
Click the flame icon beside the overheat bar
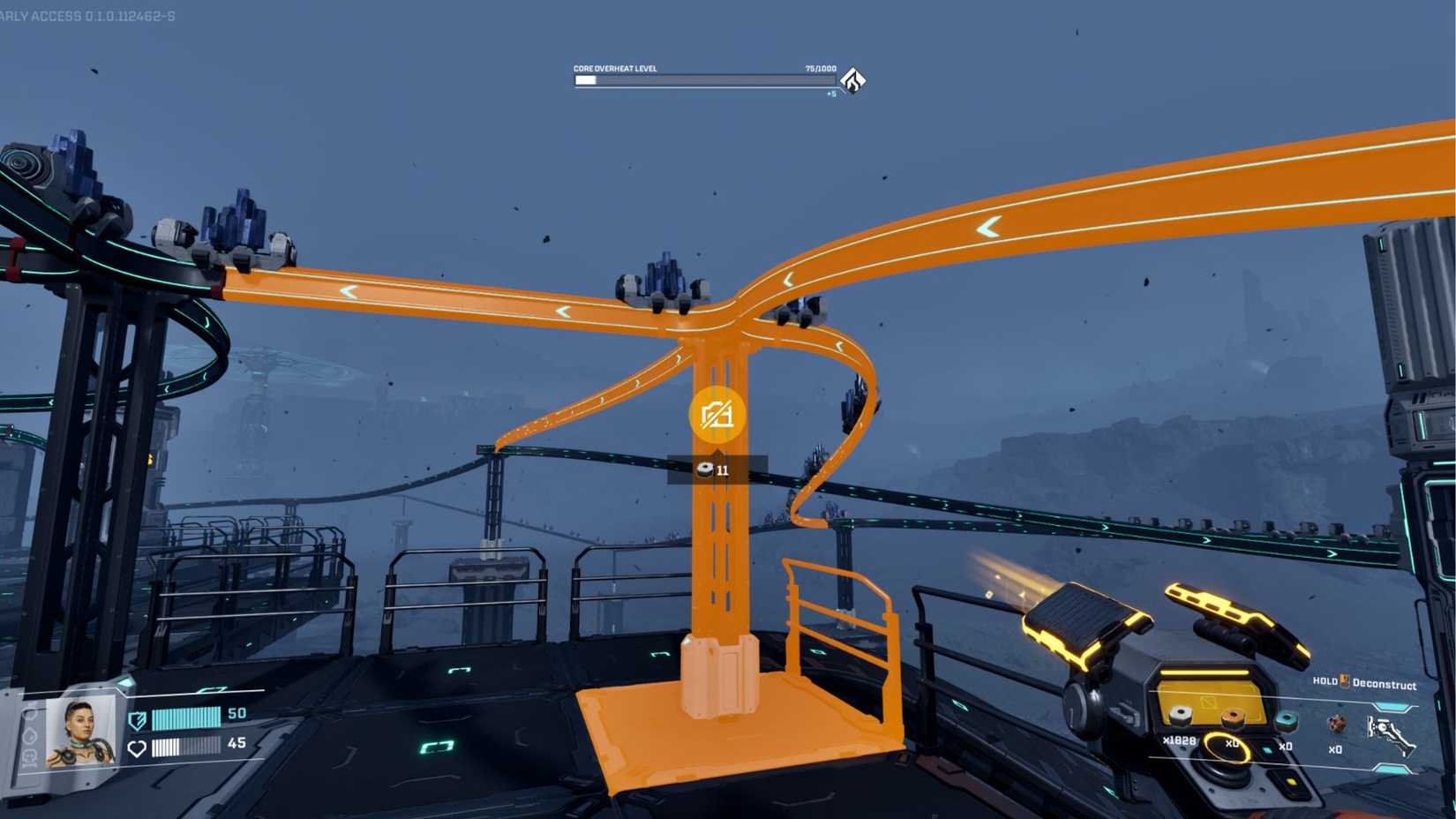pos(852,79)
